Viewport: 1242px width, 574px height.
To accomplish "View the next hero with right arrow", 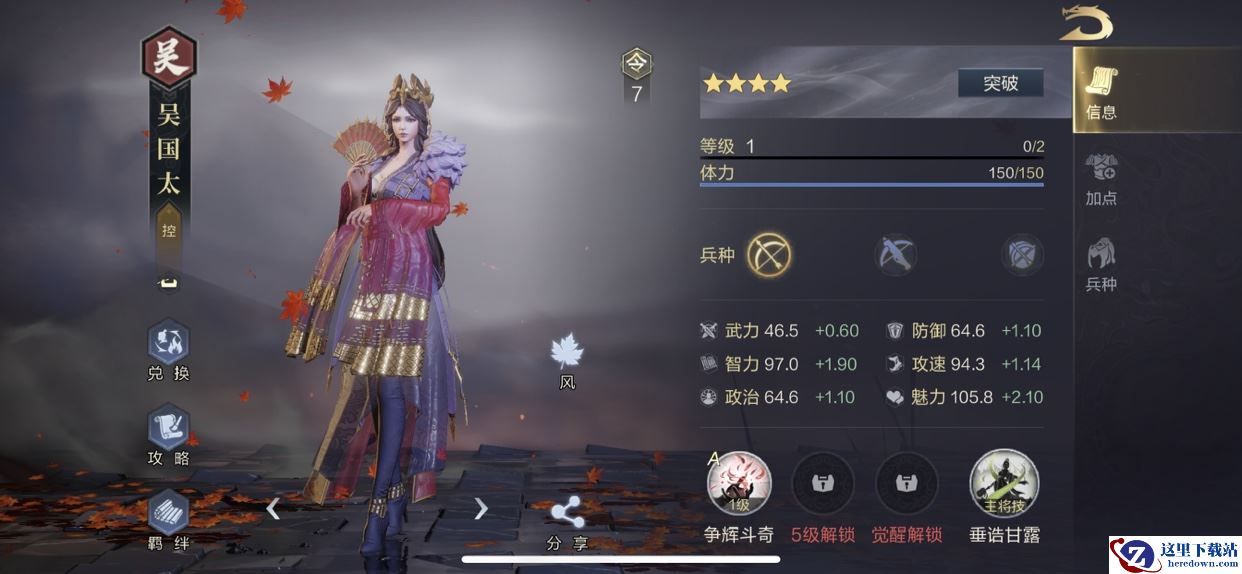I will (481, 509).
